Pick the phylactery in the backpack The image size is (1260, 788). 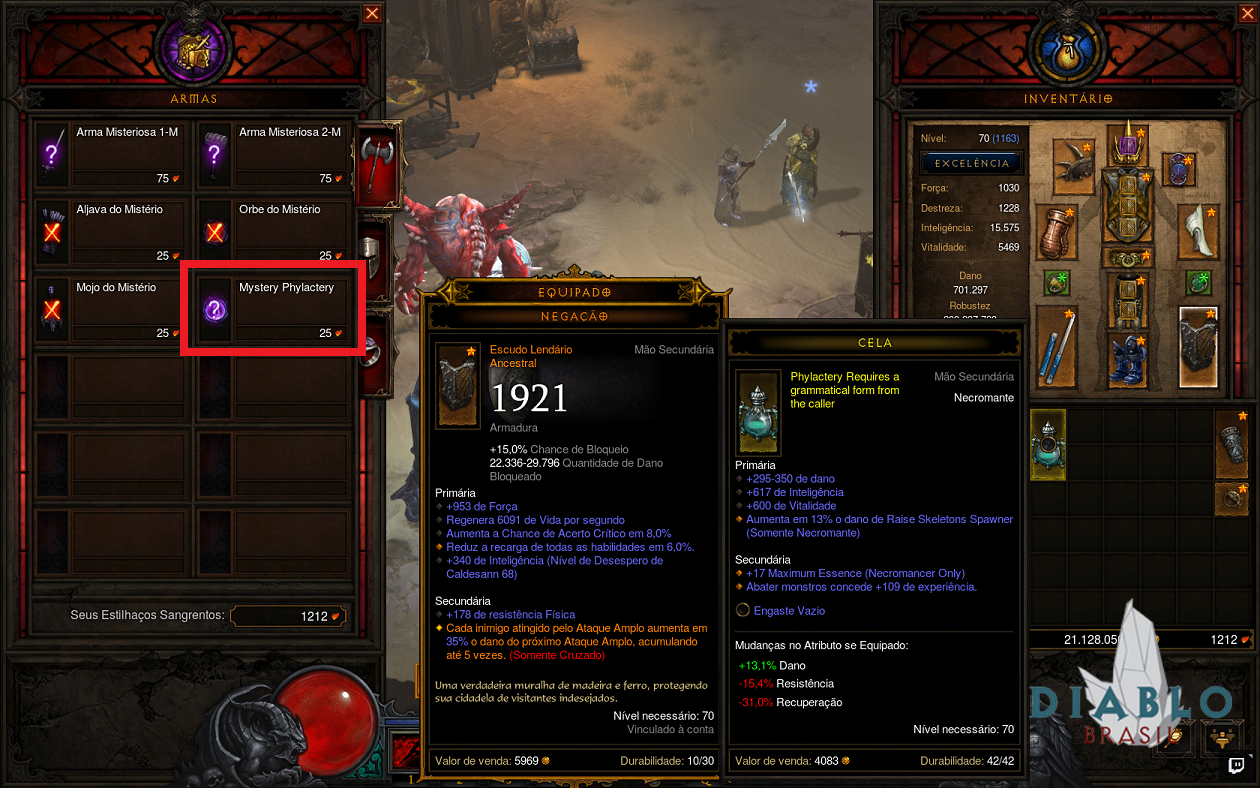click(x=1048, y=443)
